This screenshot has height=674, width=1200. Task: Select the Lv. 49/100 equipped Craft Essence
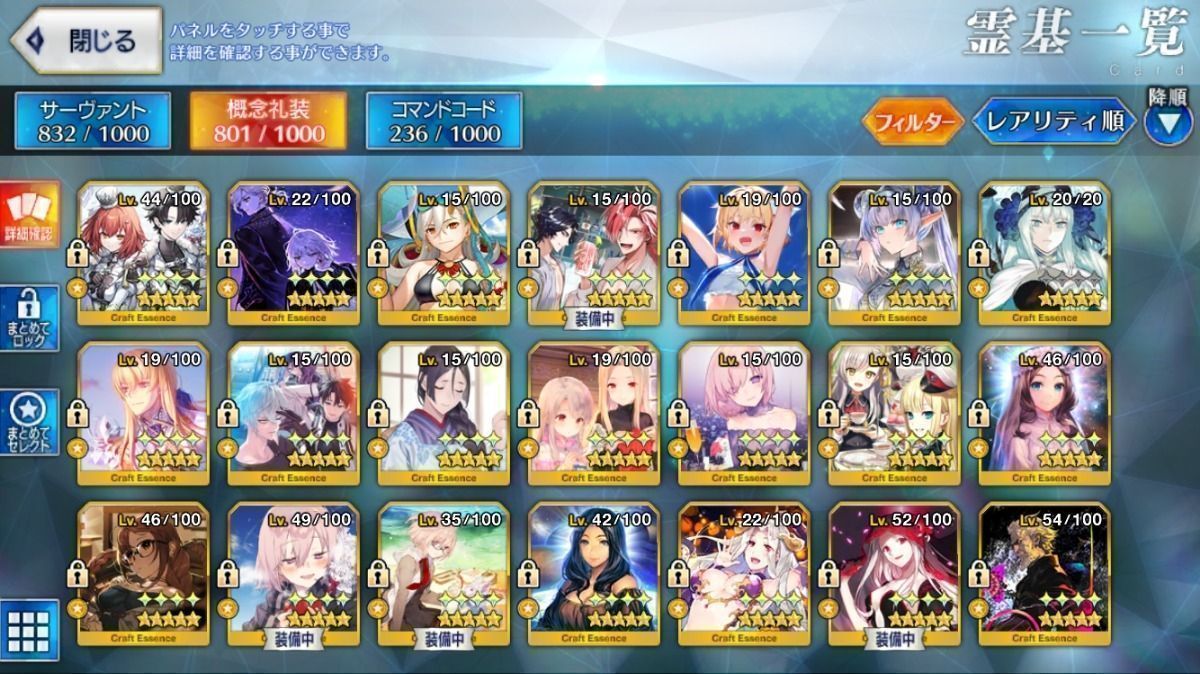pyautogui.click(x=293, y=573)
